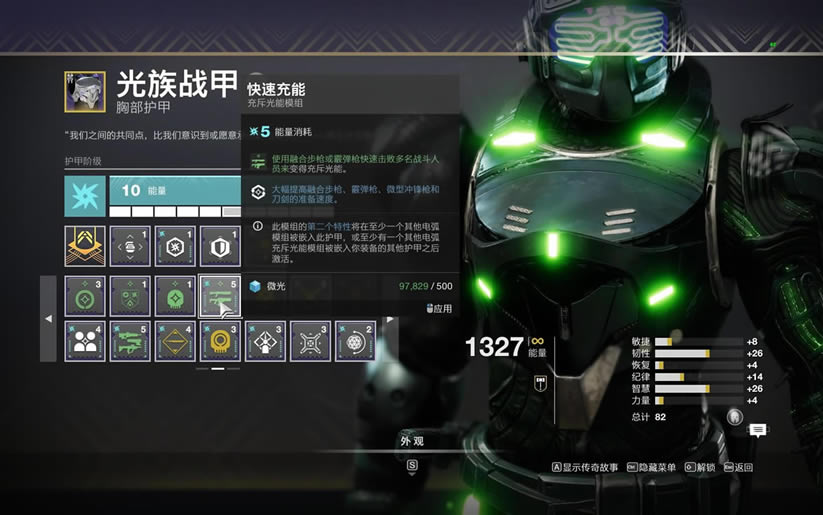Show the next page of mods
The width and height of the screenshot is (823, 515).
(390, 319)
